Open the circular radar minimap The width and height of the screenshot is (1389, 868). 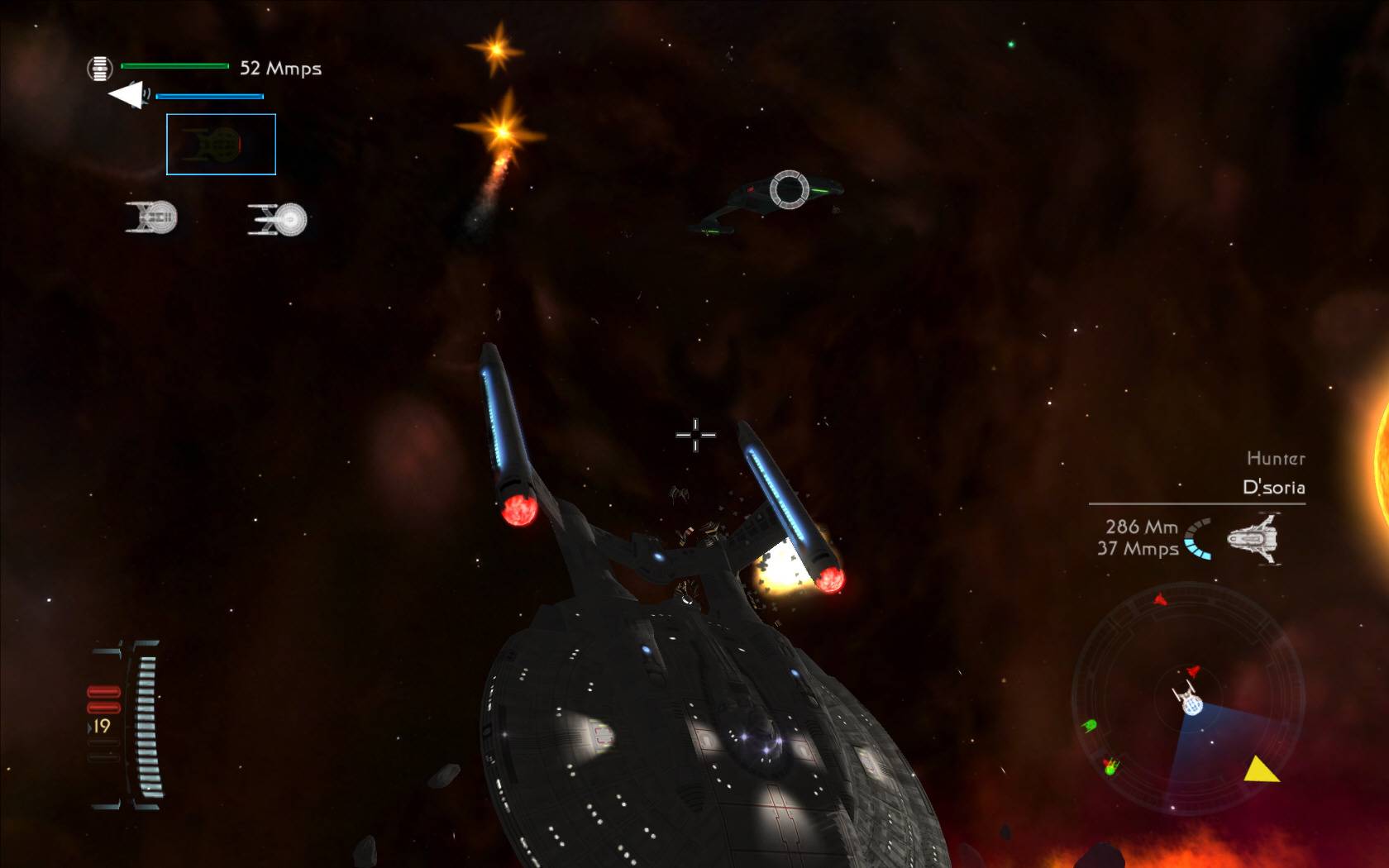point(1187,699)
